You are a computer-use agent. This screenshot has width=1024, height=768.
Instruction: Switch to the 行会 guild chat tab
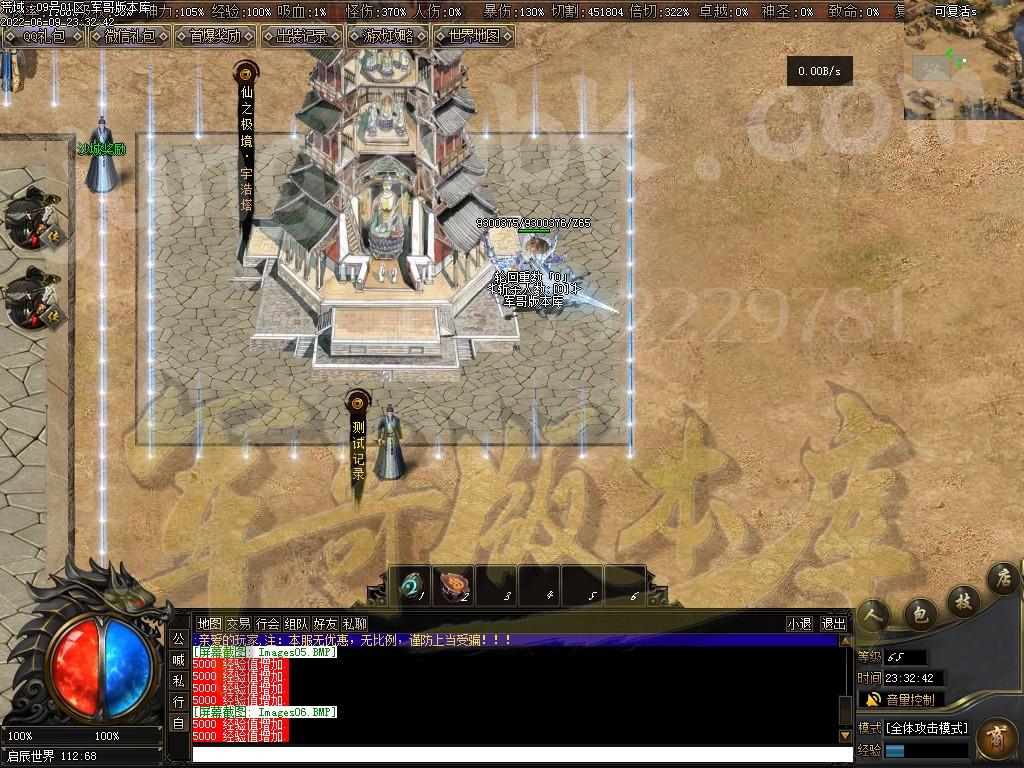267,623
